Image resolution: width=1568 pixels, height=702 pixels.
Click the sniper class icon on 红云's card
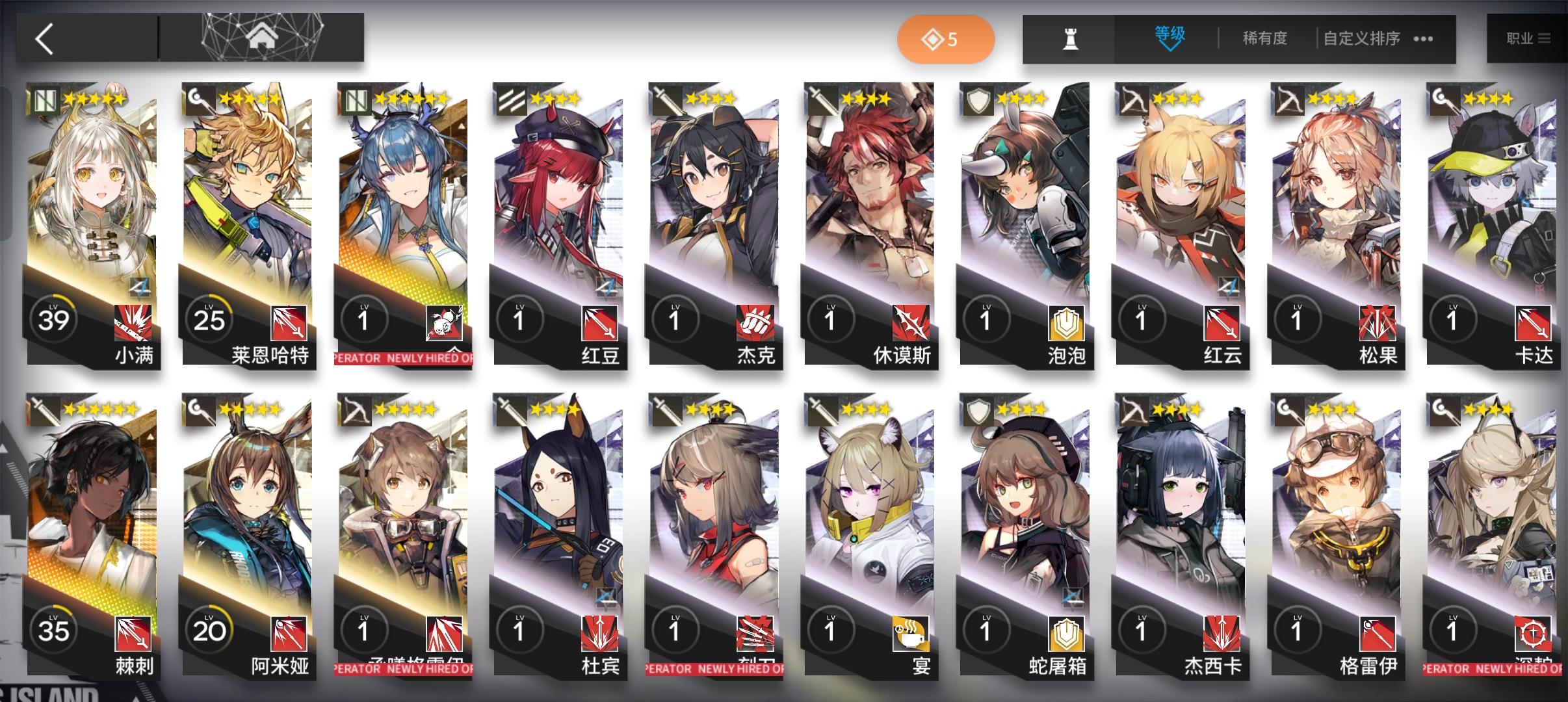[1131, 101]
